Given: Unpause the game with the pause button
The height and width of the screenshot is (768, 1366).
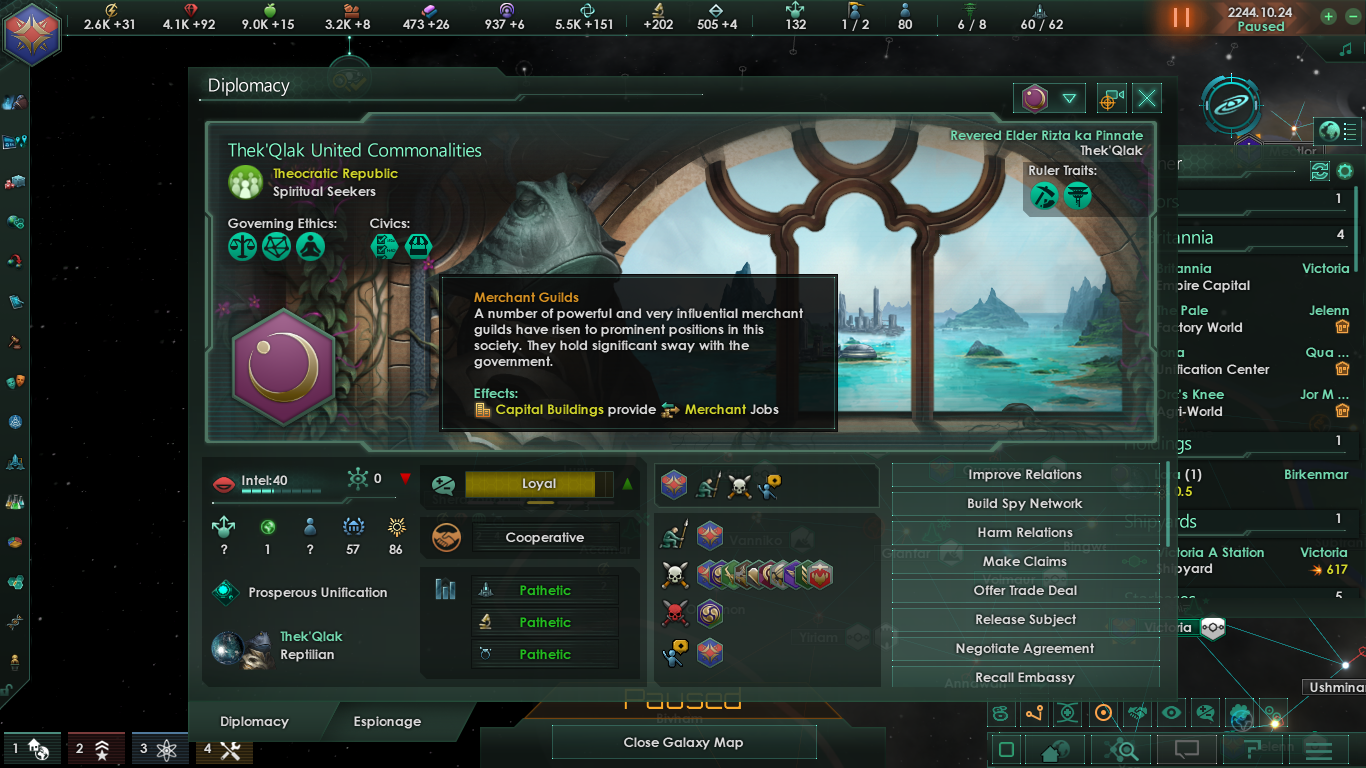Looking at the screenshot, I should pyautogui.click(x=1180, y=17).
